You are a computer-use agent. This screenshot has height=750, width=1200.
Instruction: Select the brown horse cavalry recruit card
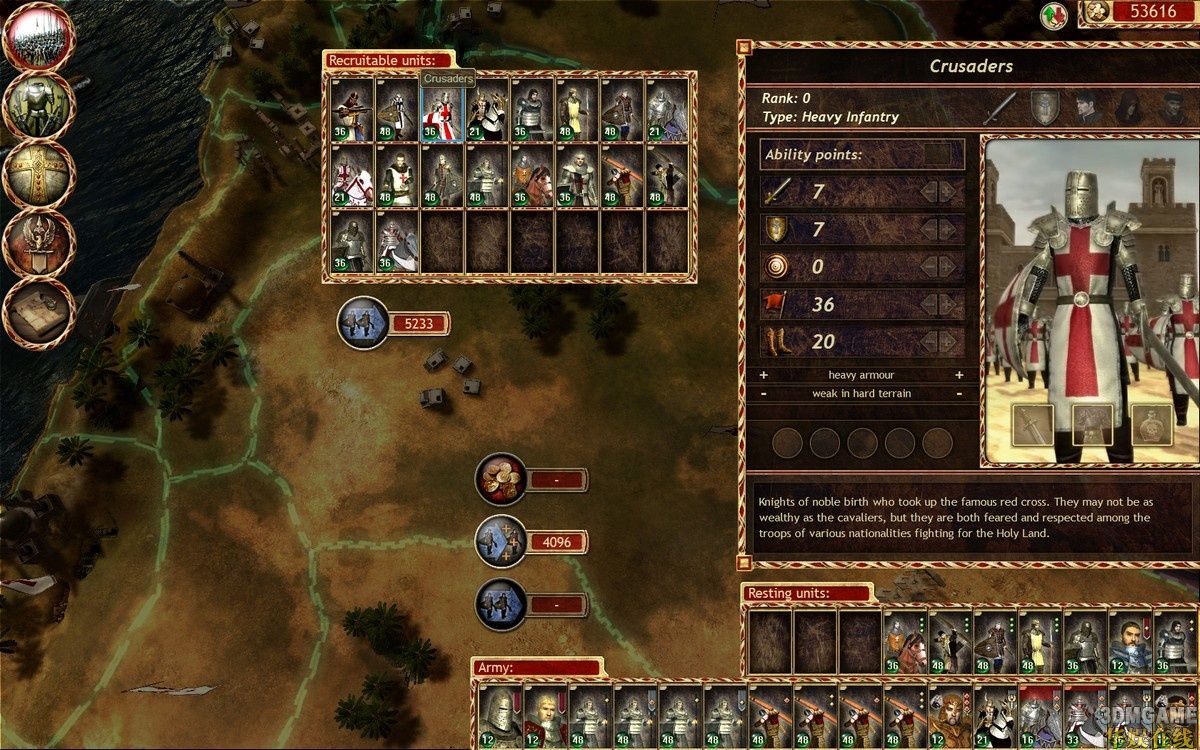[532, 177]
